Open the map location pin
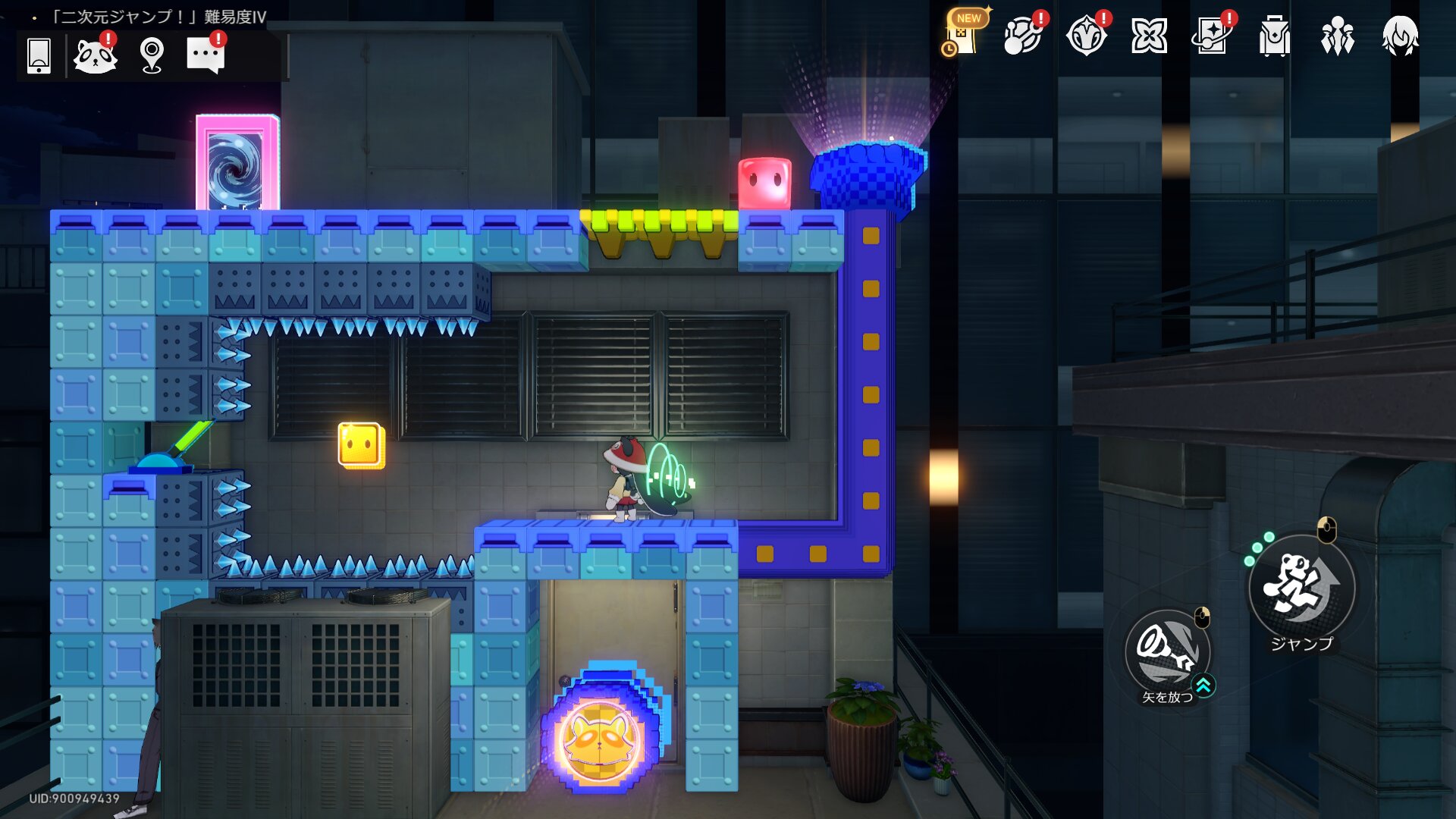The image size is (1456, 819). 152,55
